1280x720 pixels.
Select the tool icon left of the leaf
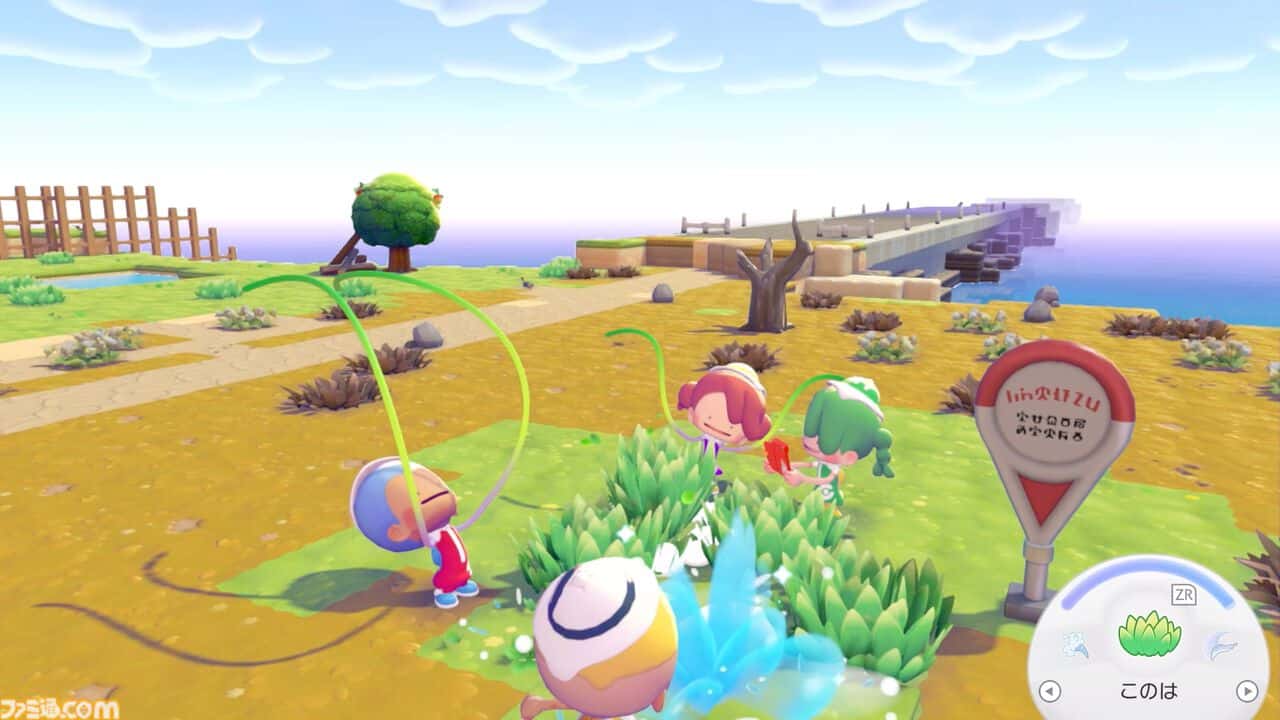coord(1076,645)
